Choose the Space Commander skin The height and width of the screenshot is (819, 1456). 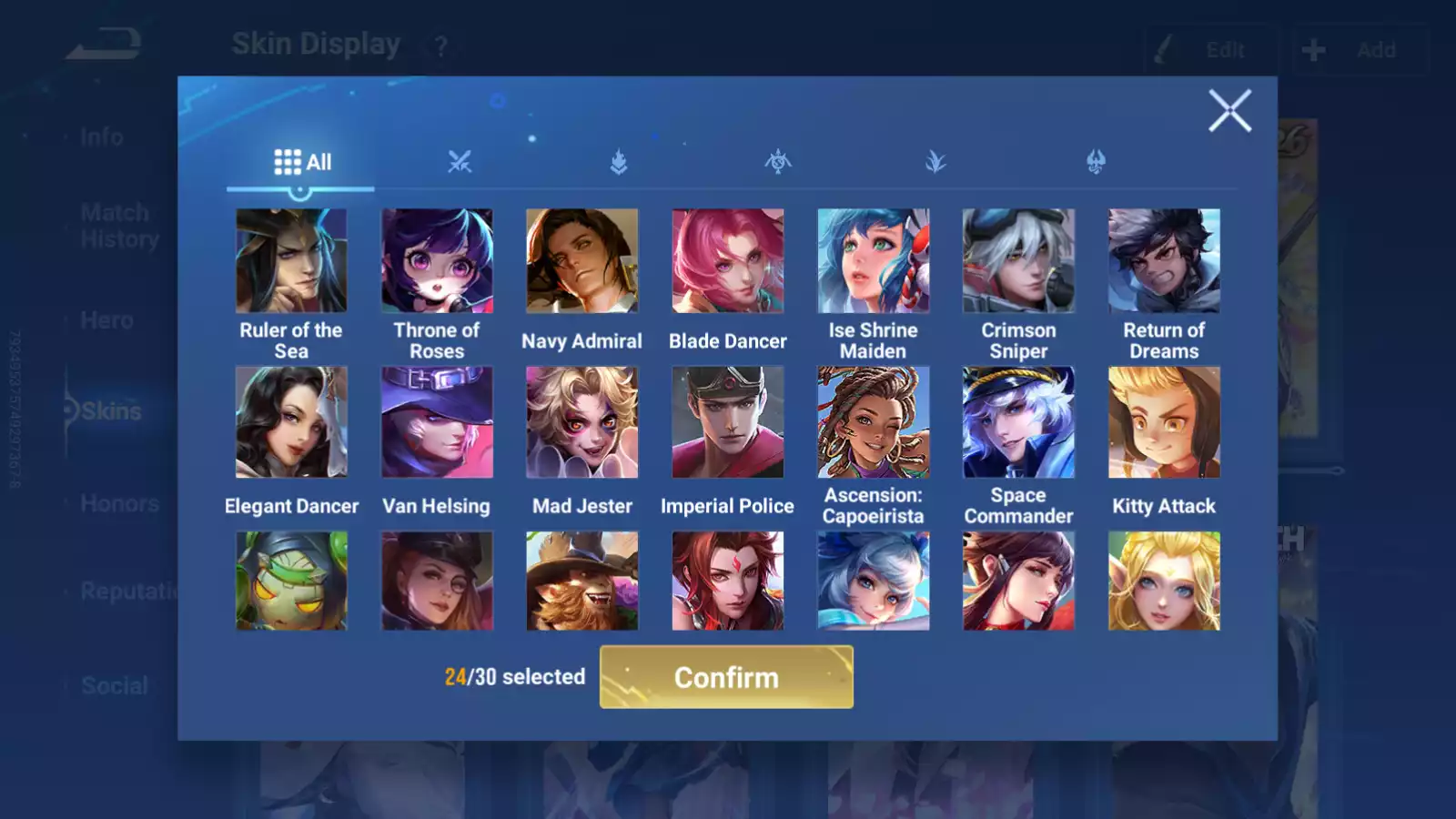tap(1018, 422)
